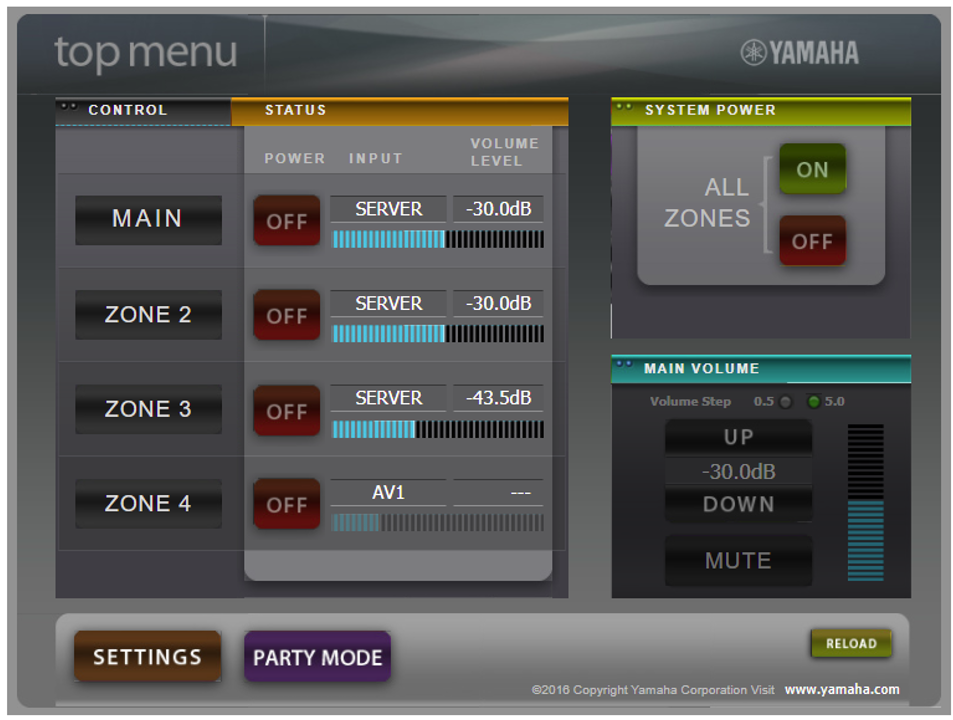This screenshot has width=953, height=720.
Task: Select the 0.5 volume step option
Action: (786, 402)
